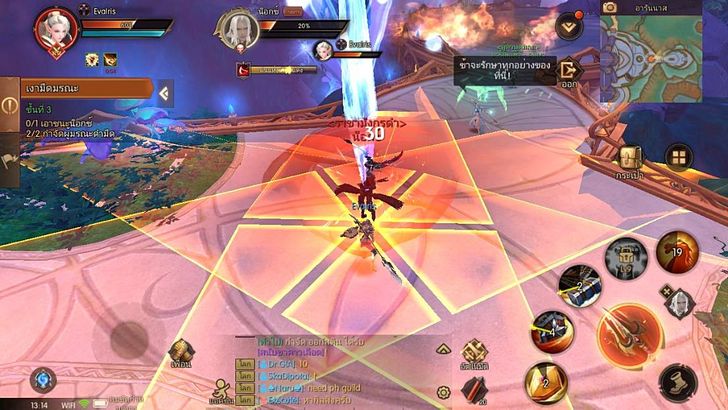Viewport: 728px width, 410px height.
Task: Click the camera icon above the minimap
Action: (x=610, y=7)
